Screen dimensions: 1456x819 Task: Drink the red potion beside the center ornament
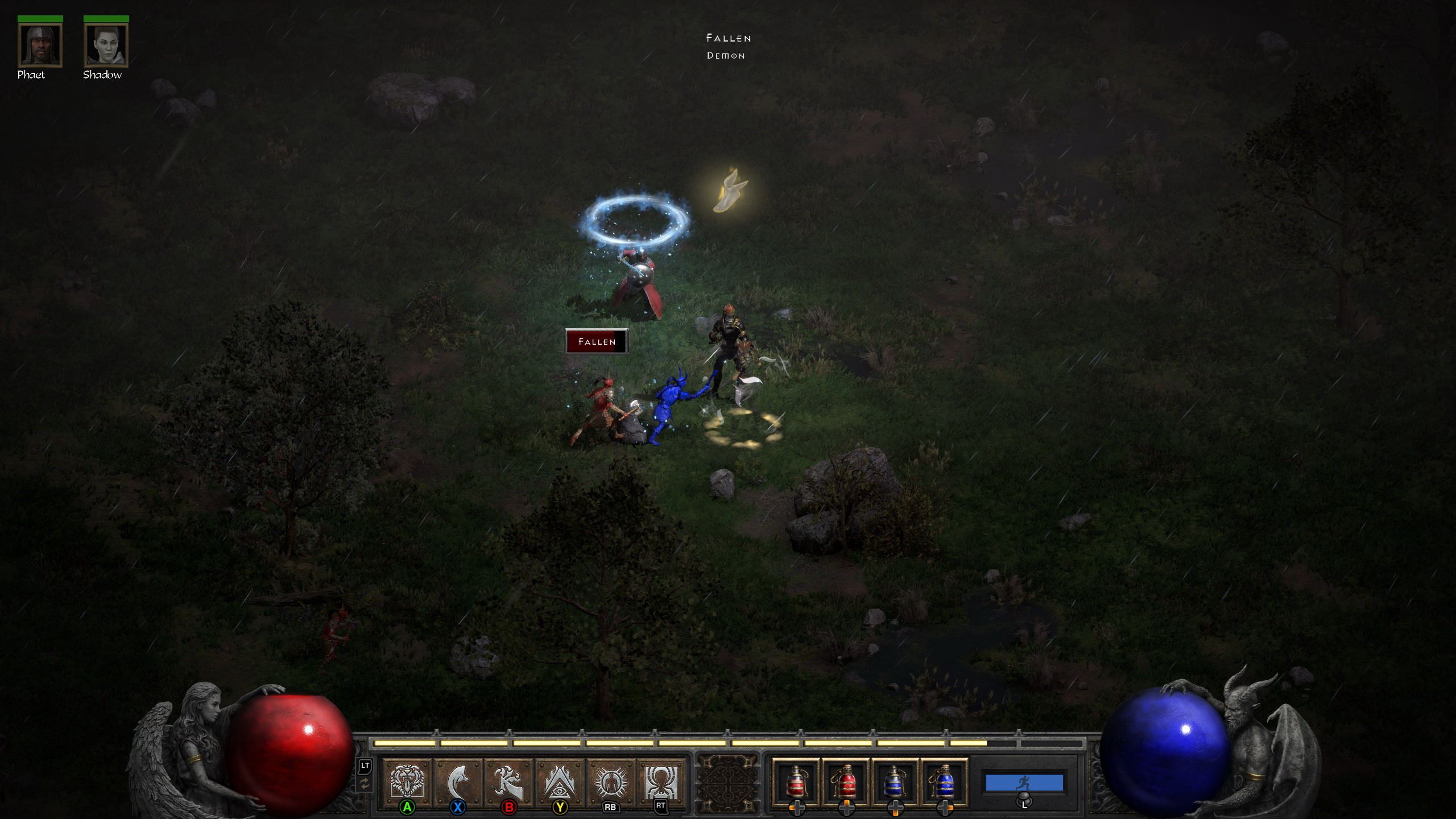pyautogui.click(x=796, y=782)
